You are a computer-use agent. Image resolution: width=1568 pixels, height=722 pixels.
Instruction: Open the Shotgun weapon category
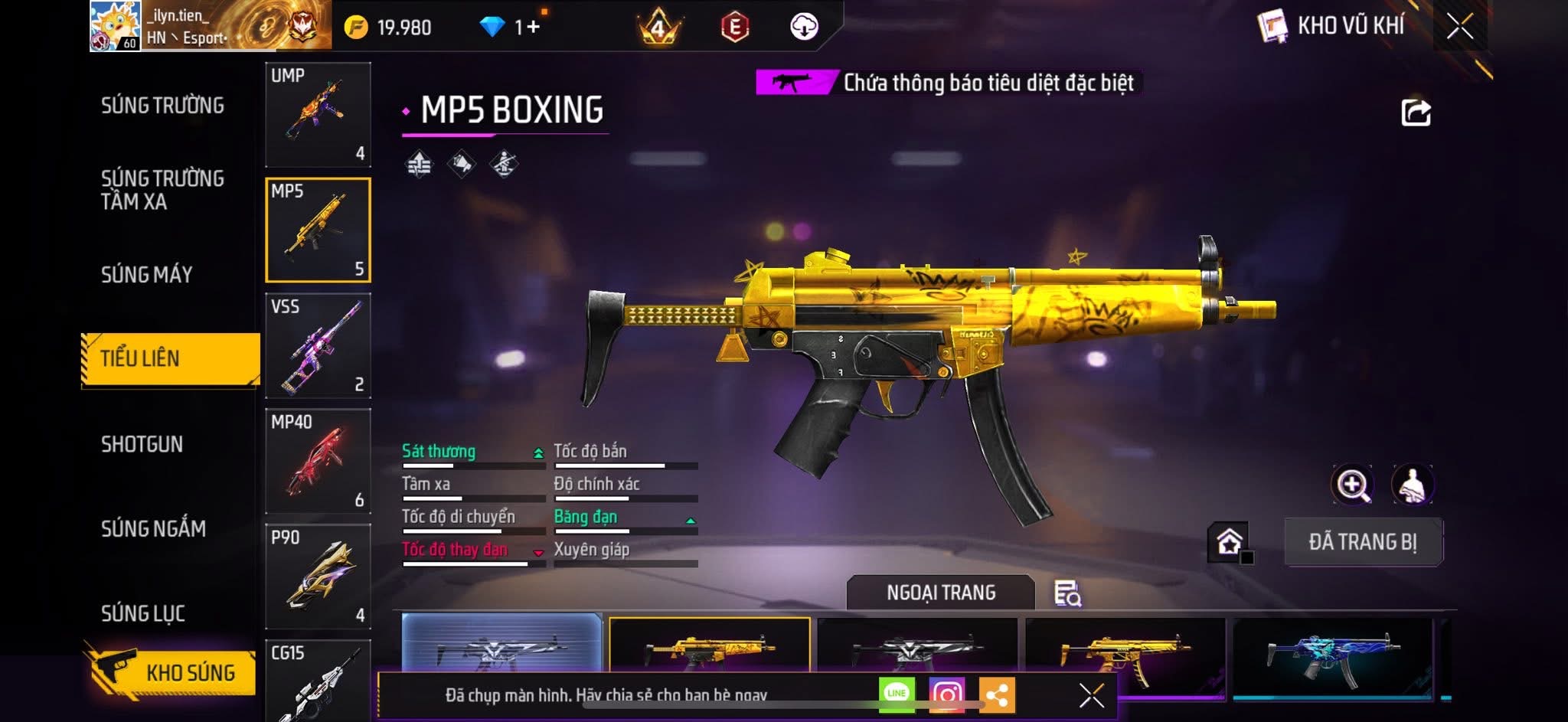point(142,444)
